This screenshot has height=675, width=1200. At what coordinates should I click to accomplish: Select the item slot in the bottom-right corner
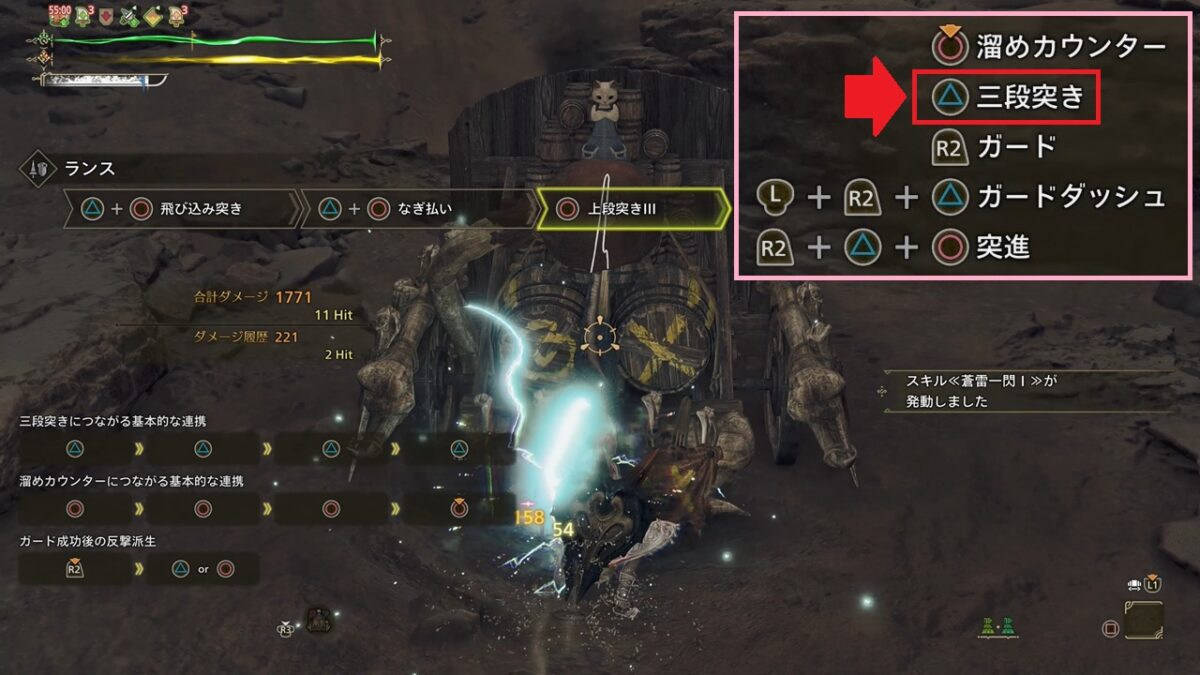pyautogui.click(x=1143, y=622)
